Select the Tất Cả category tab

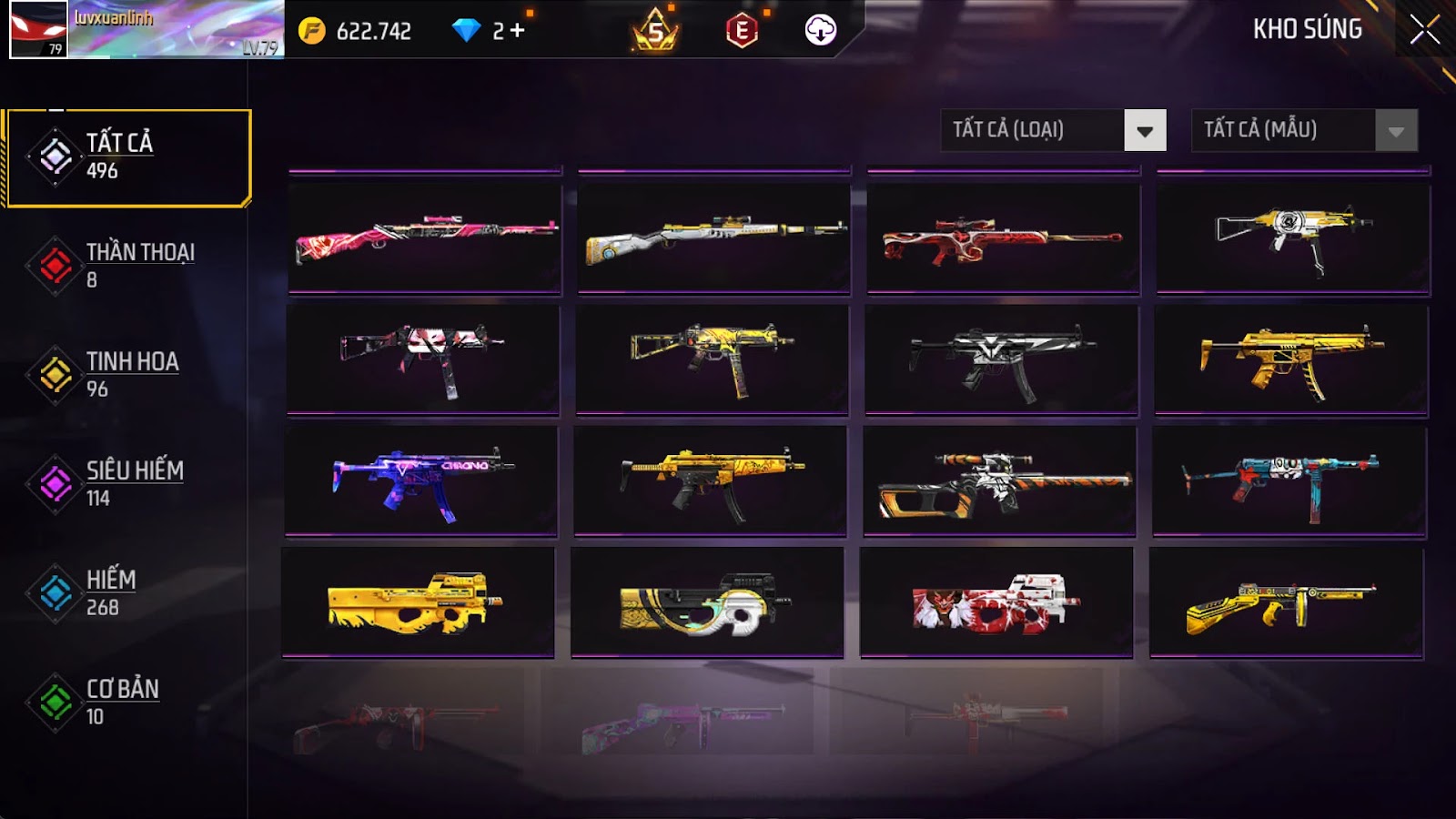(127, 157)
